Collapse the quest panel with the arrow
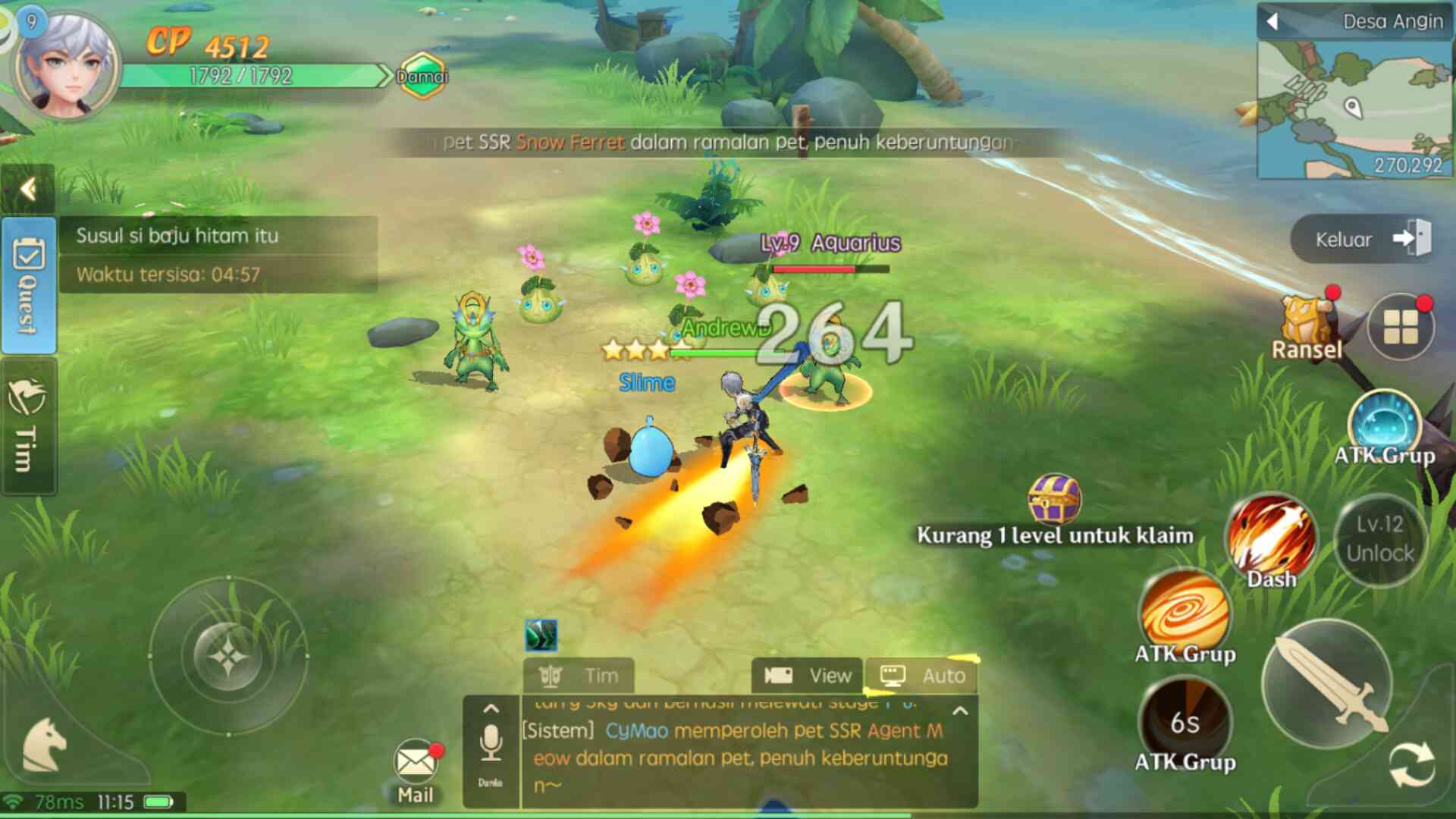The image size is (1456, 819). 28,189
